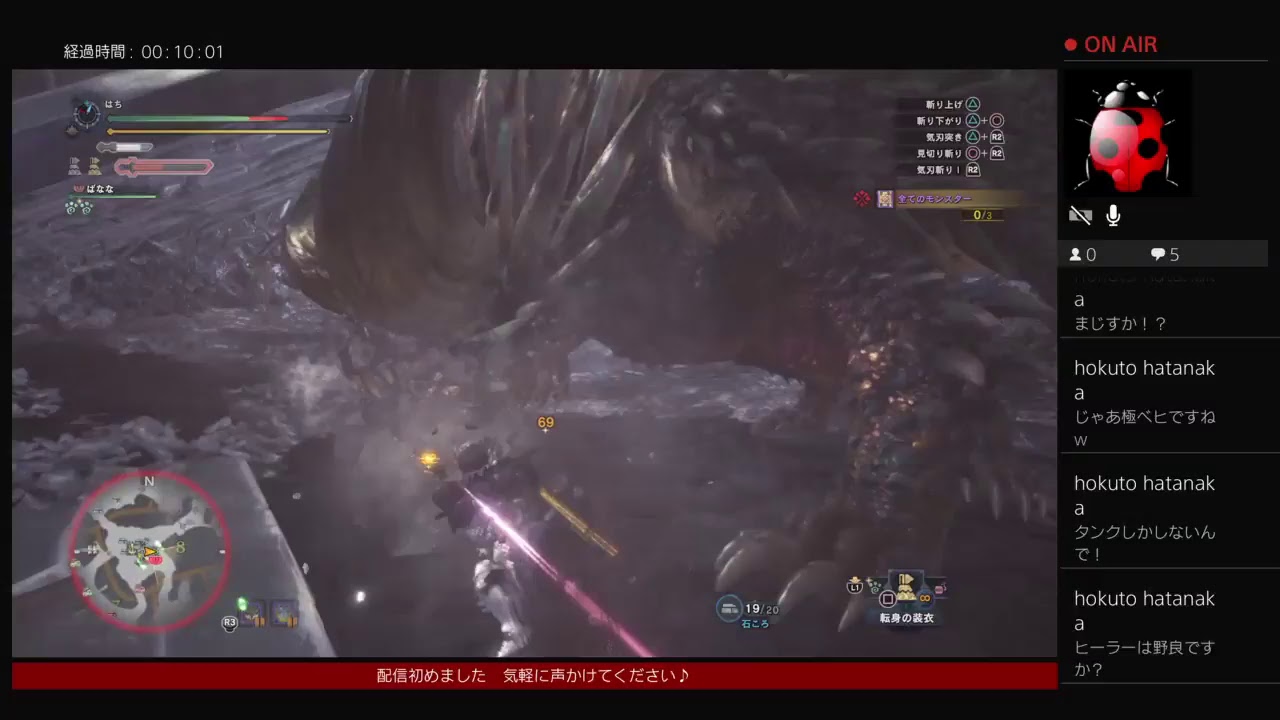Image resolution: width=1280 pixels, height=720 pixels.
Task: Toggle the crossed-out camera icon
Action: point(1080,215)
